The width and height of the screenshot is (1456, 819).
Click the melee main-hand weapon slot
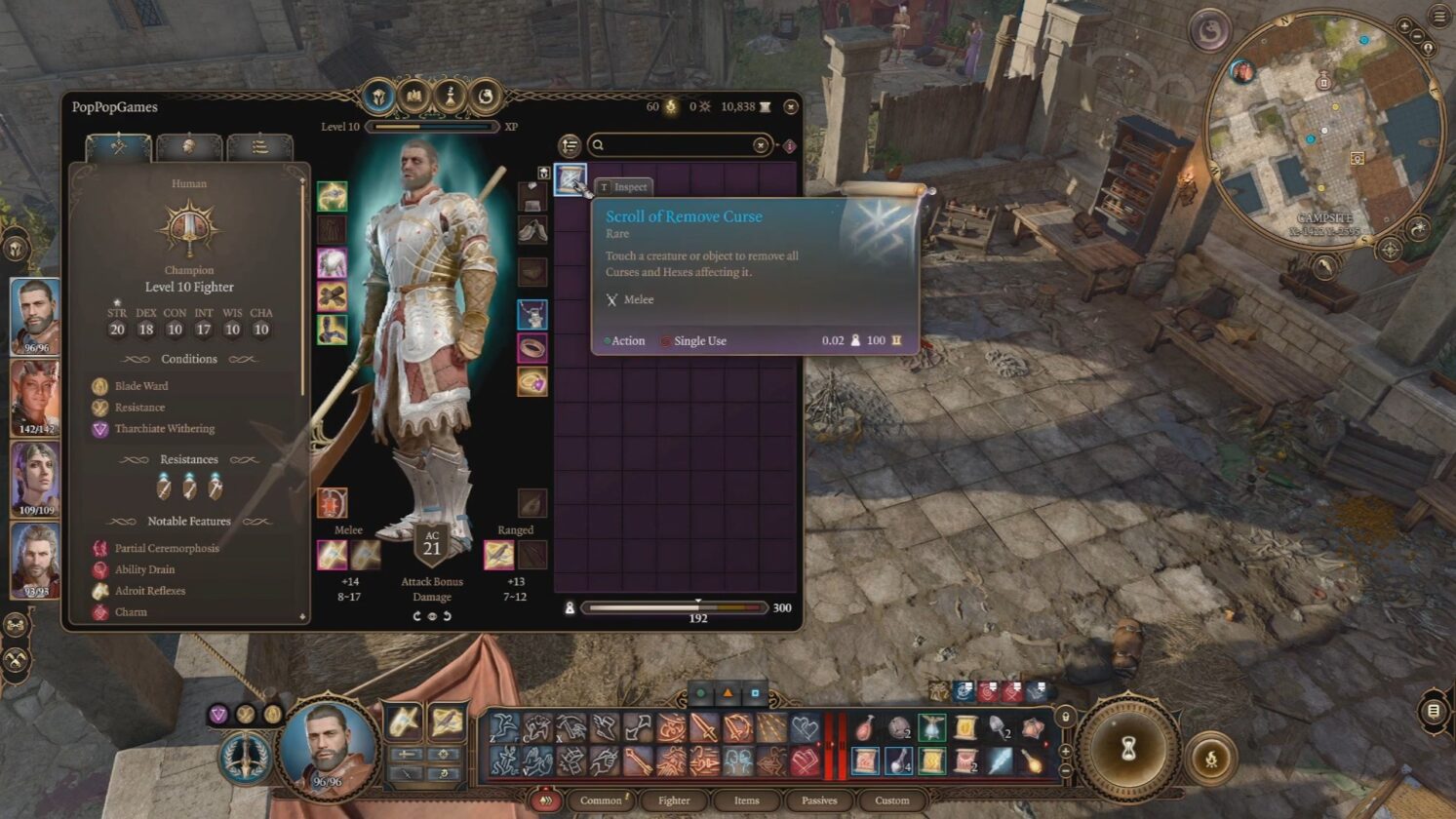[x=332, y=555]
